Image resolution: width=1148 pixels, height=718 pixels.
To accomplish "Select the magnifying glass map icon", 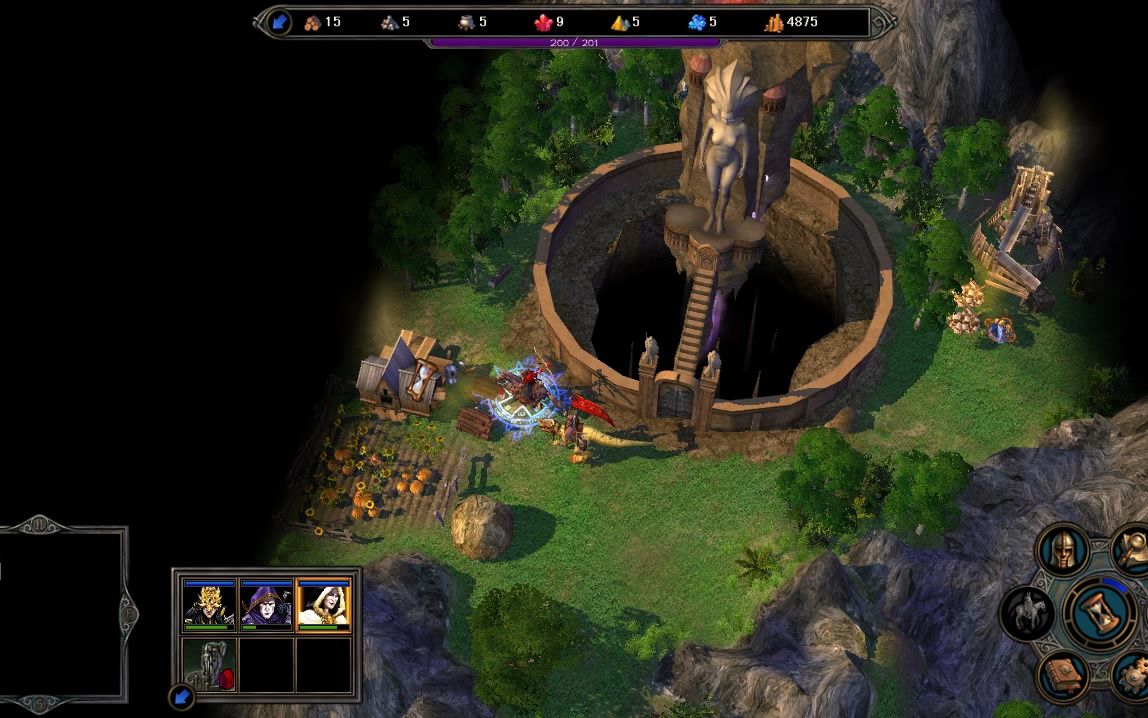I will [x=1134, y=546].
